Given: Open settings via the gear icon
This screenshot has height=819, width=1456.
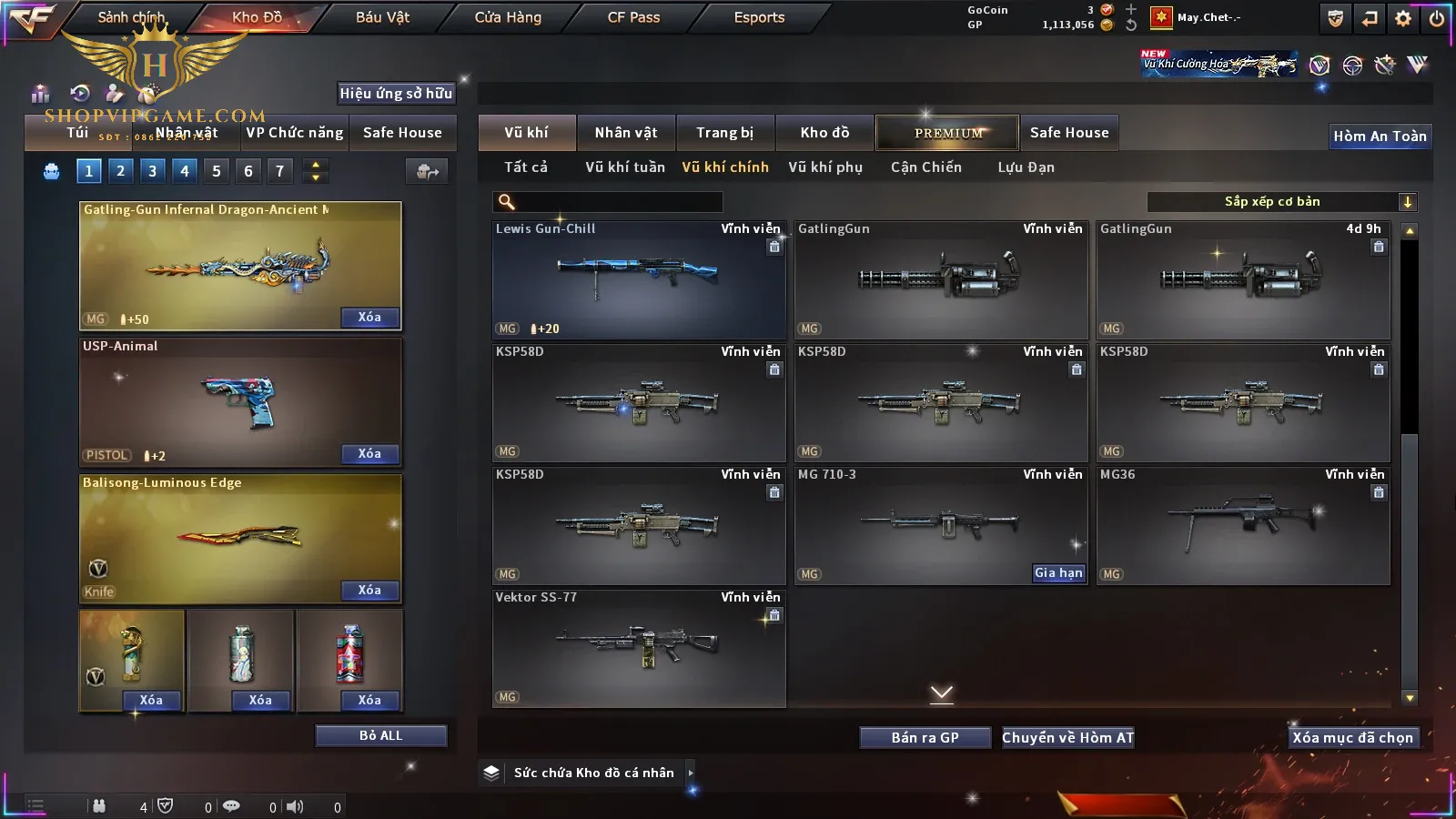Looking at the screenshot, I should pos(1403,18).
